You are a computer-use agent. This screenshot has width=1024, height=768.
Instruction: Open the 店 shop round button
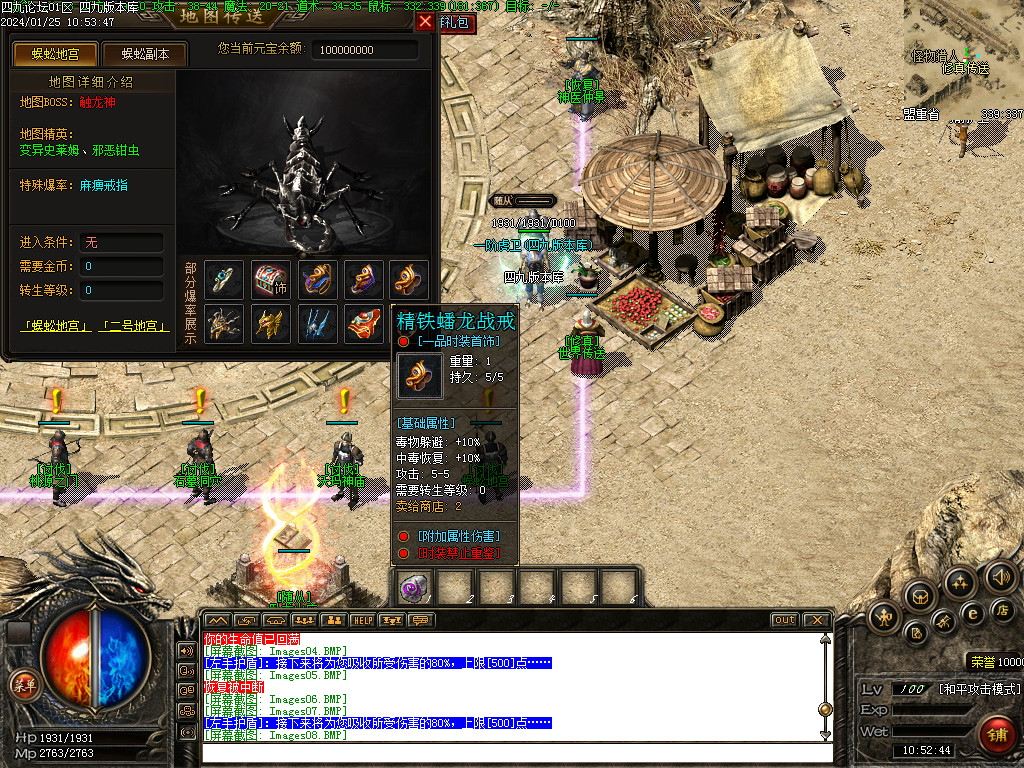1002,610
